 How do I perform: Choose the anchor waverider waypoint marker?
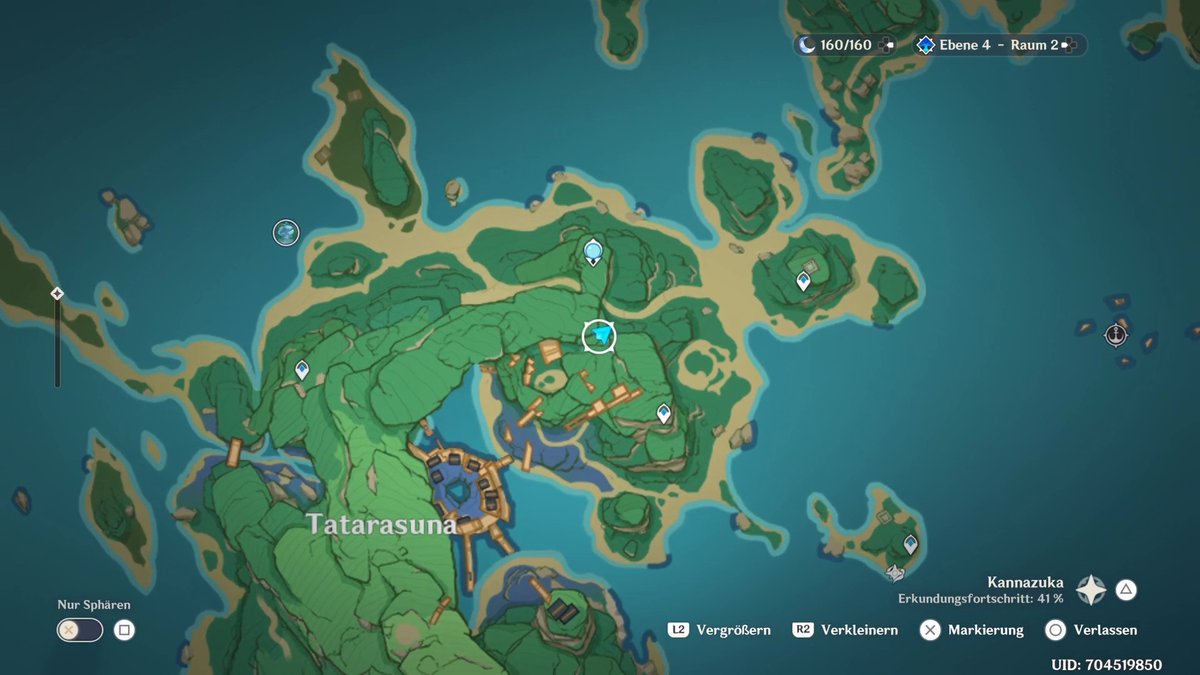coord(1116,335)
